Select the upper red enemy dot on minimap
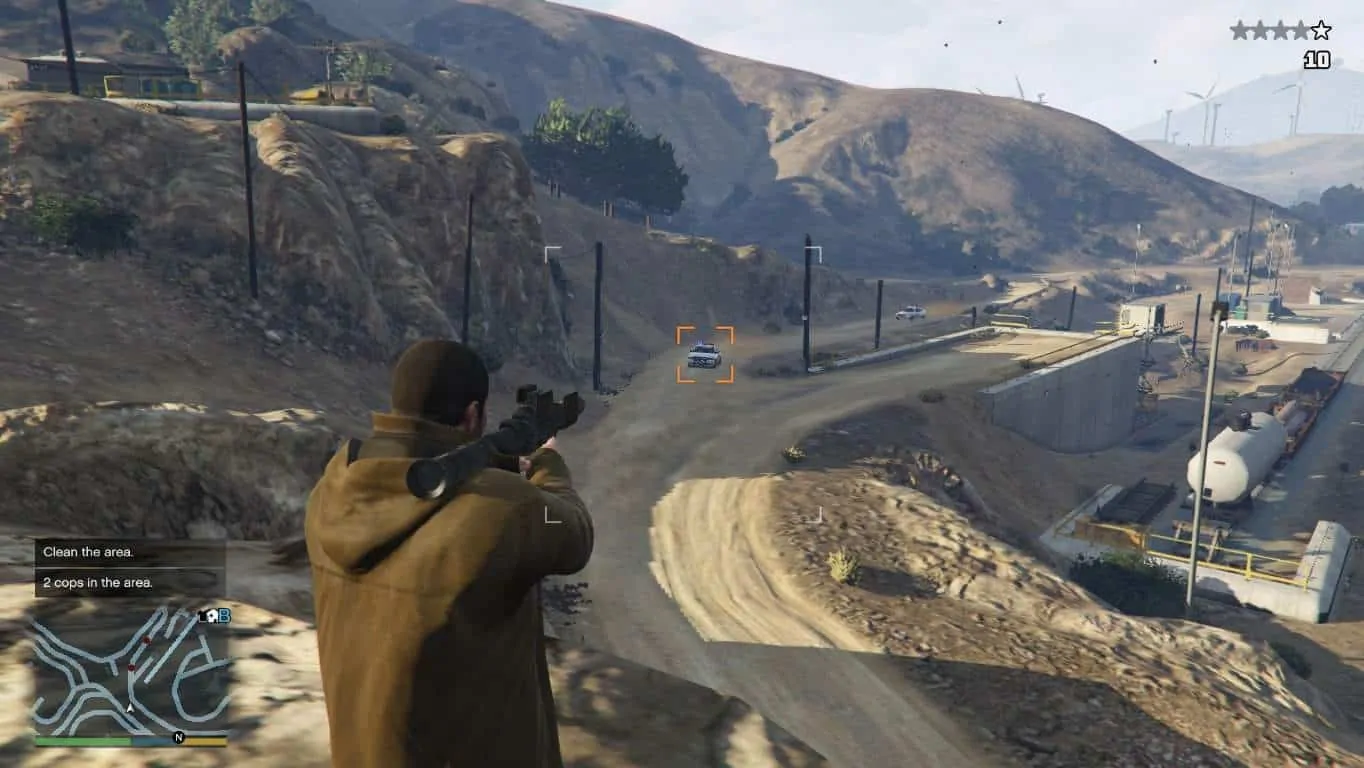 point(146,640)
